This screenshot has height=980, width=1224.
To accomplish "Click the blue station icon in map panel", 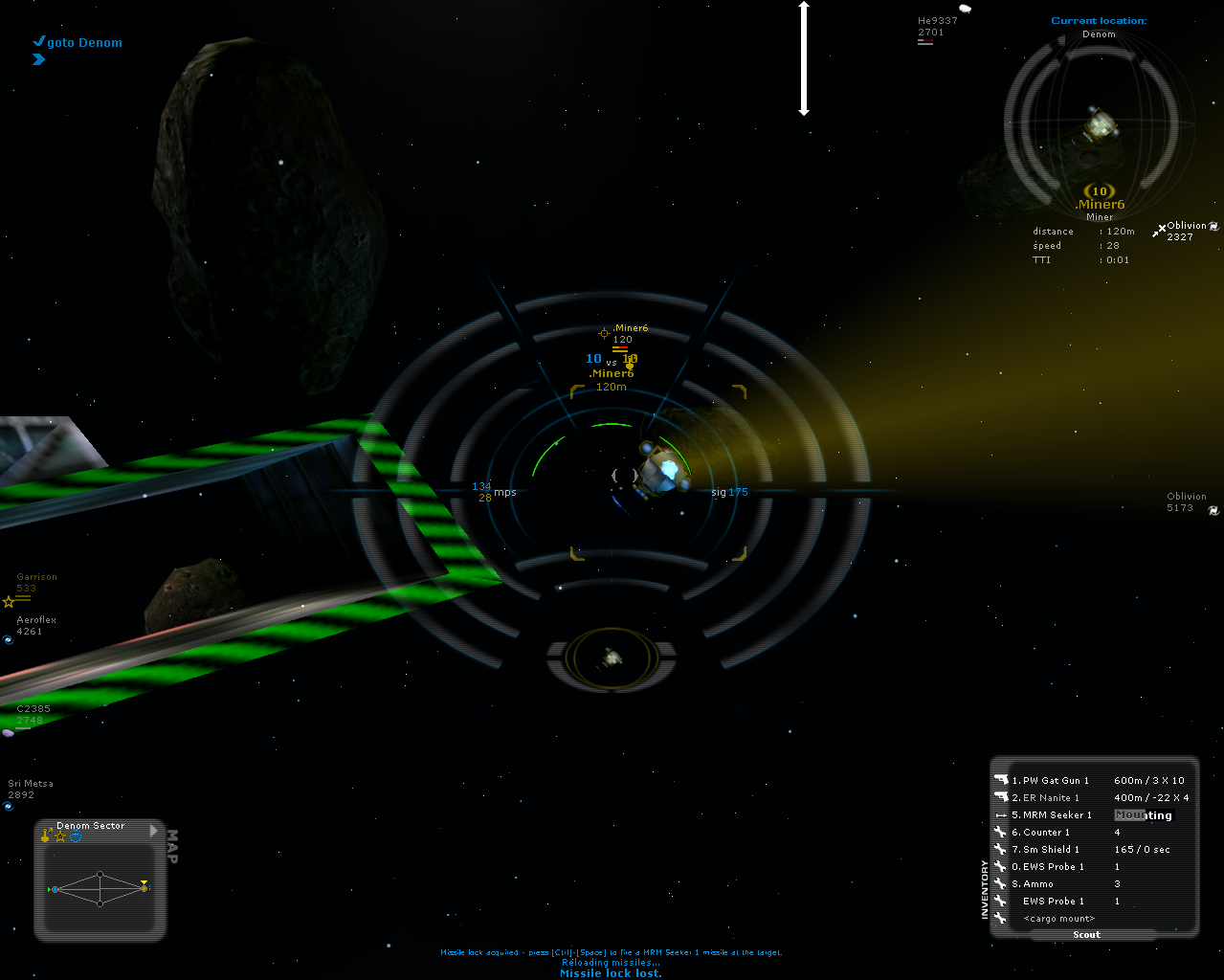I will click(x=76, y=837).
